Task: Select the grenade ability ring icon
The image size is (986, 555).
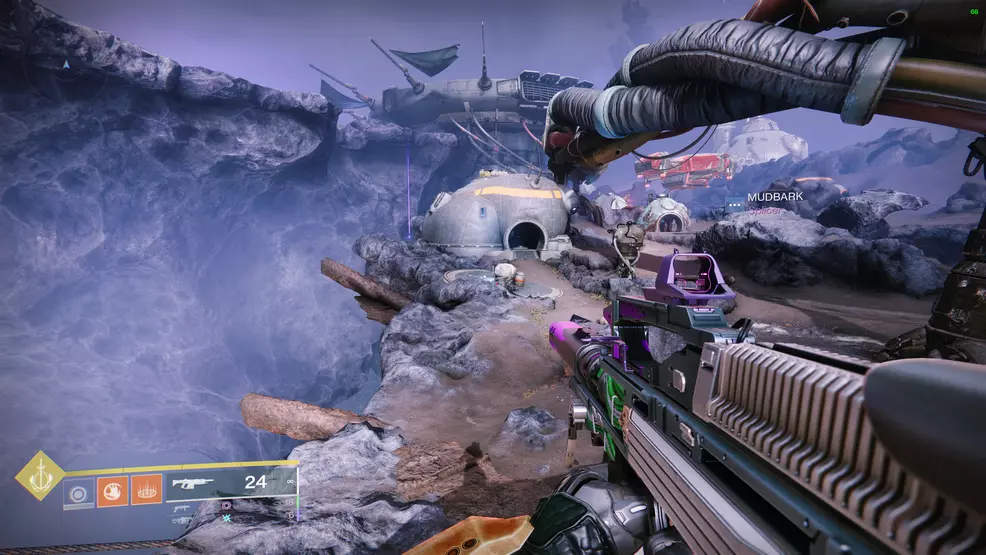Action: coord(79,490)
